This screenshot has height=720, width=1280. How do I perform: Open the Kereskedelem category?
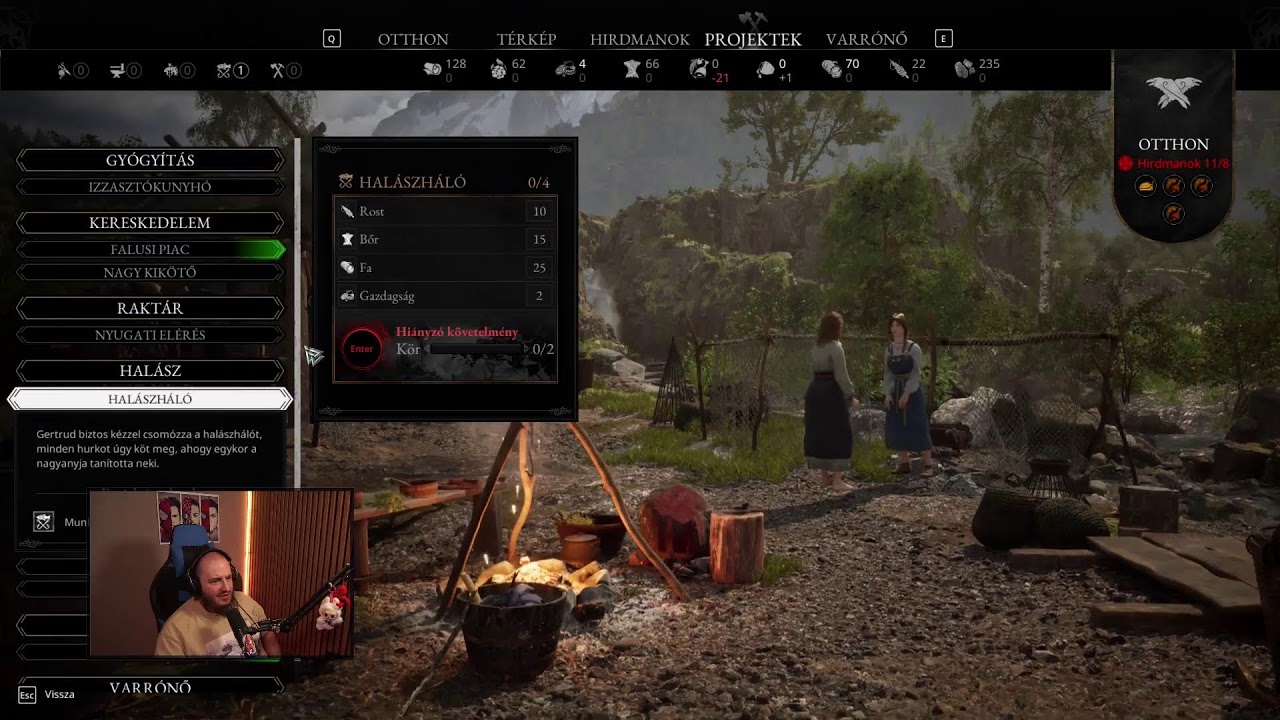(x=150, y=223)
